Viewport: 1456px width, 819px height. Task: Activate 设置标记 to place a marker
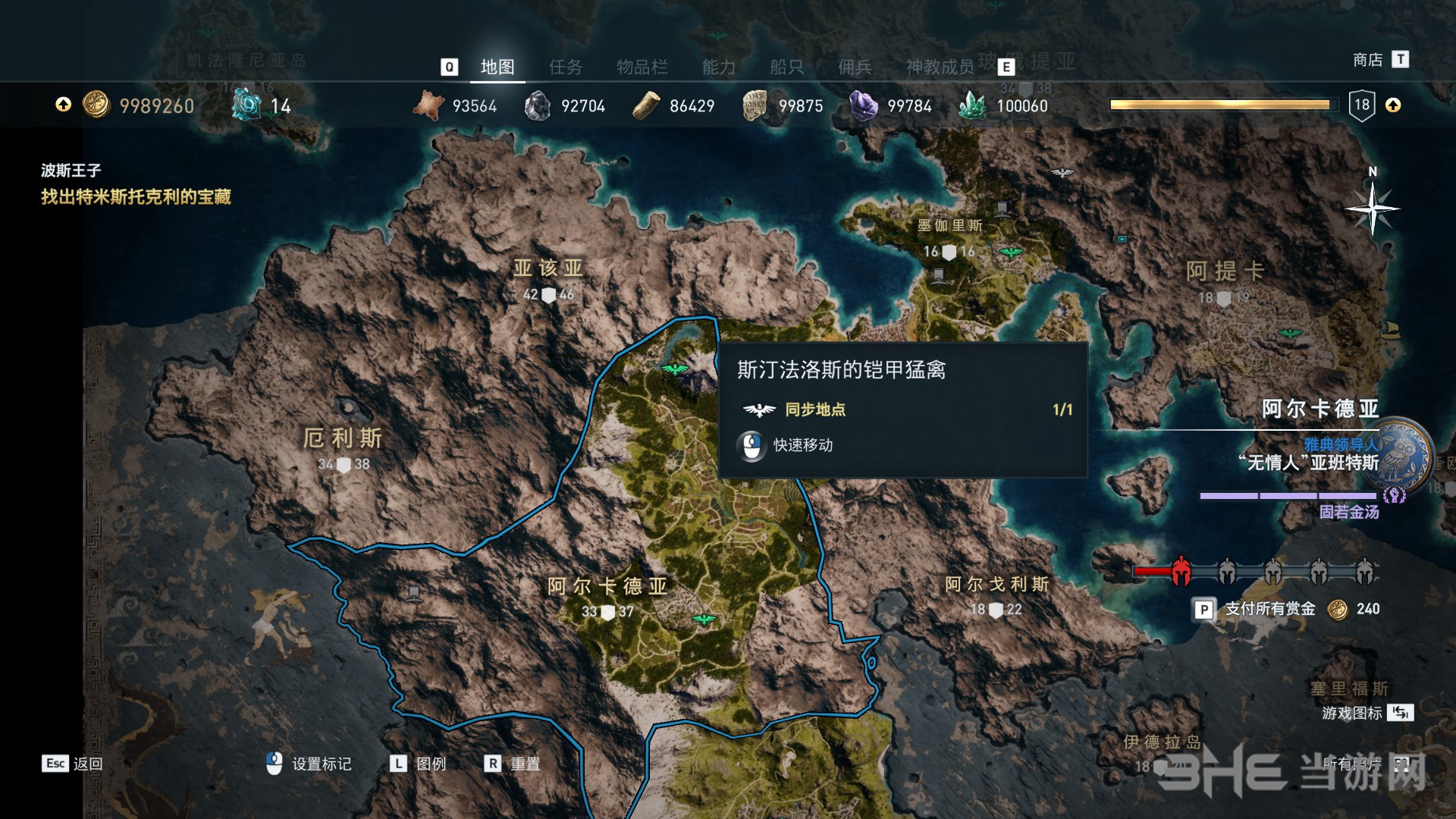pos(321,764)
